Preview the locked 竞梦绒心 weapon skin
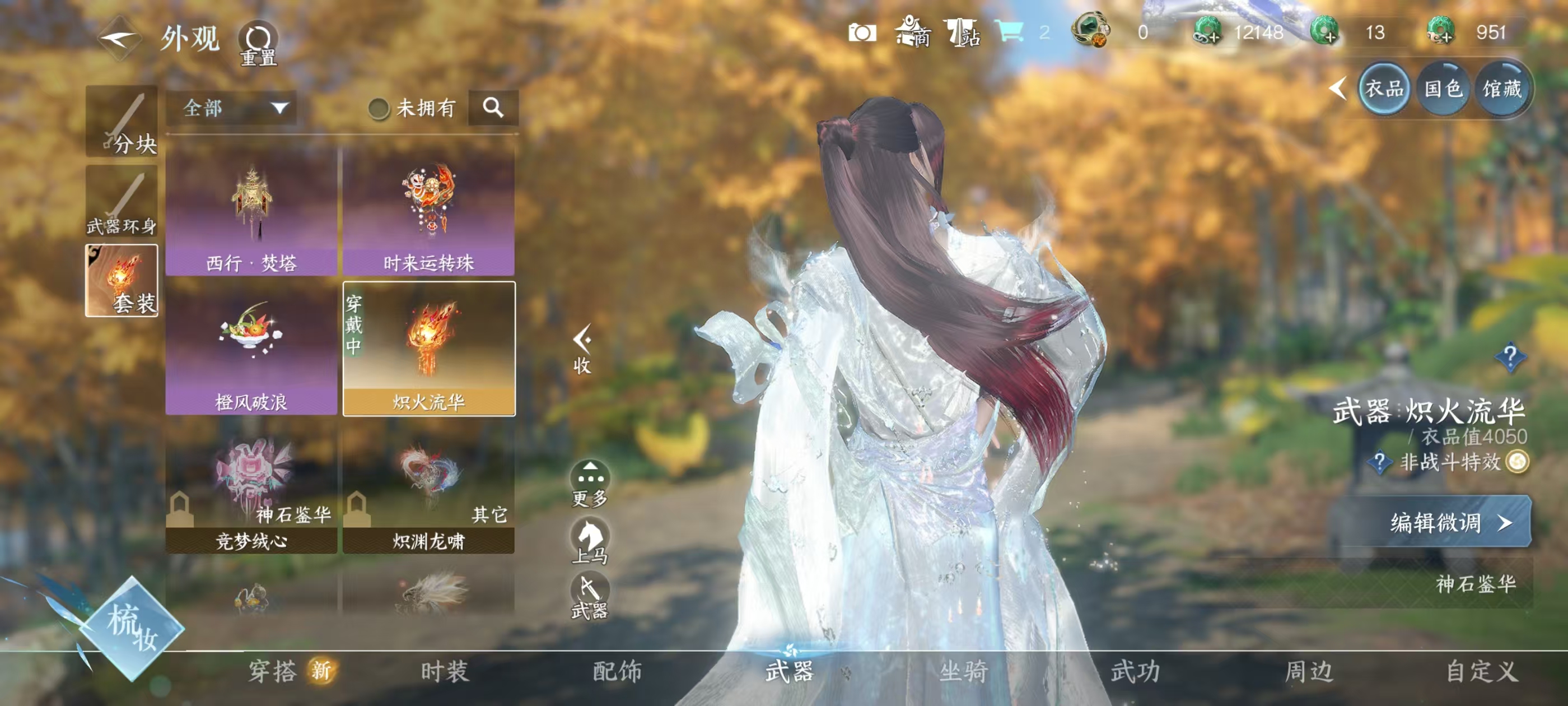This screenshot has height=706, width=1568. click(x=251, y=489)
